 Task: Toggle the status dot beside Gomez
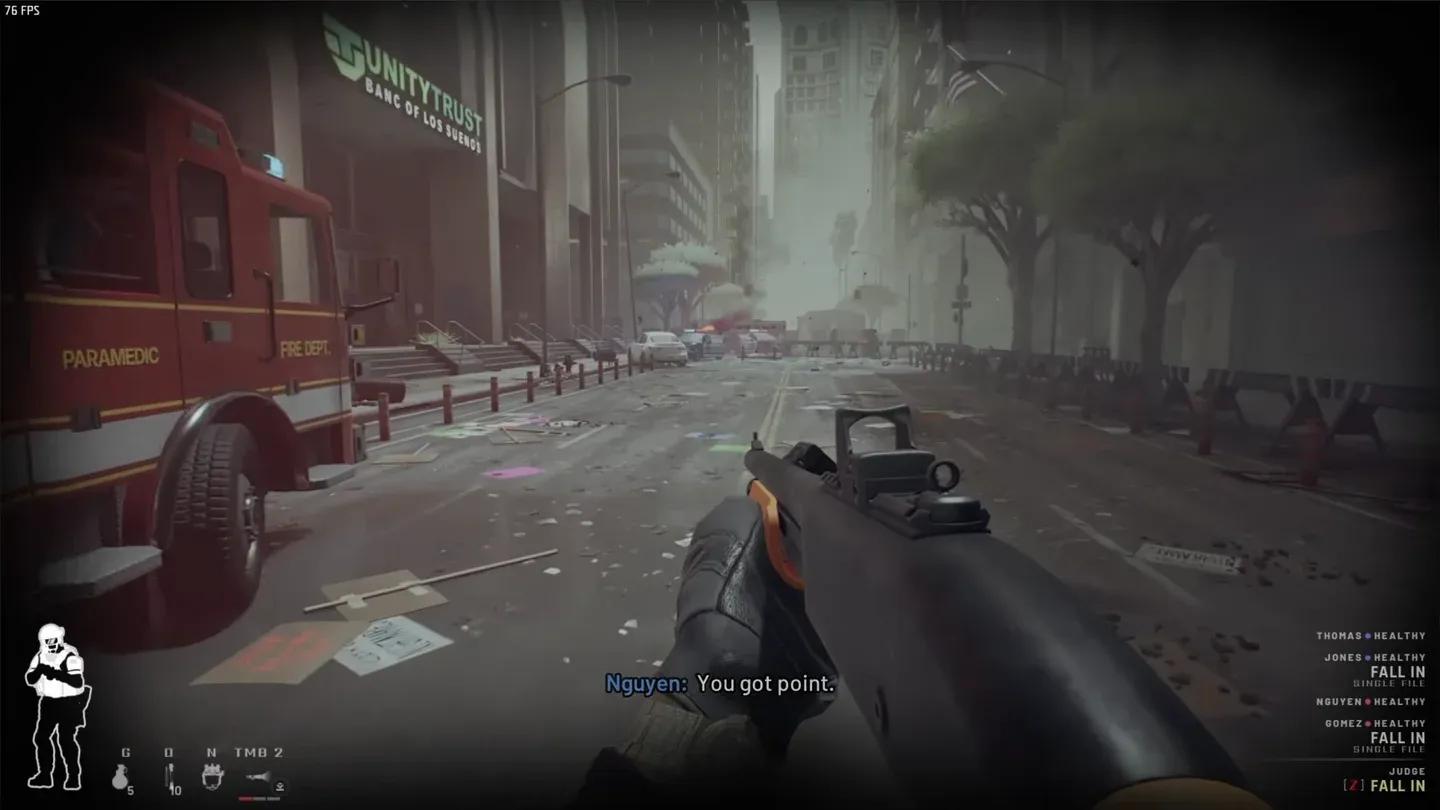(1367, 723)
